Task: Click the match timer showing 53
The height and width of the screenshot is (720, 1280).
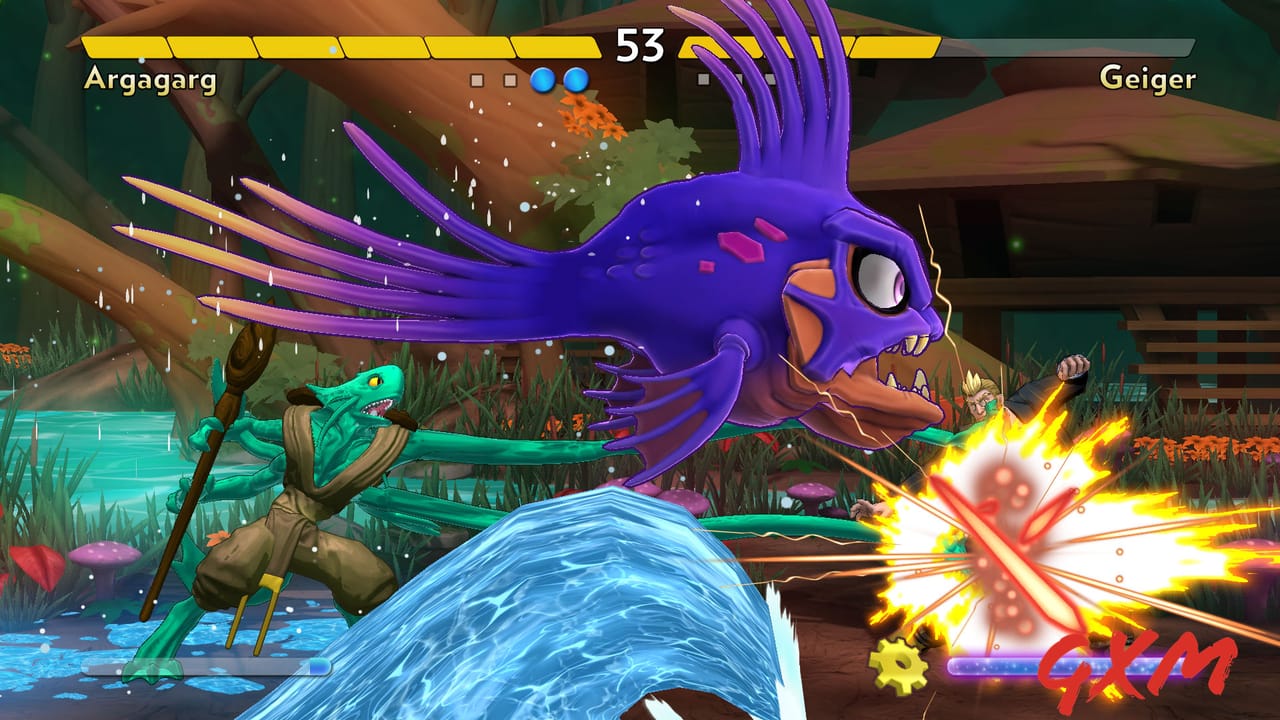Action: tap(640, 44)
